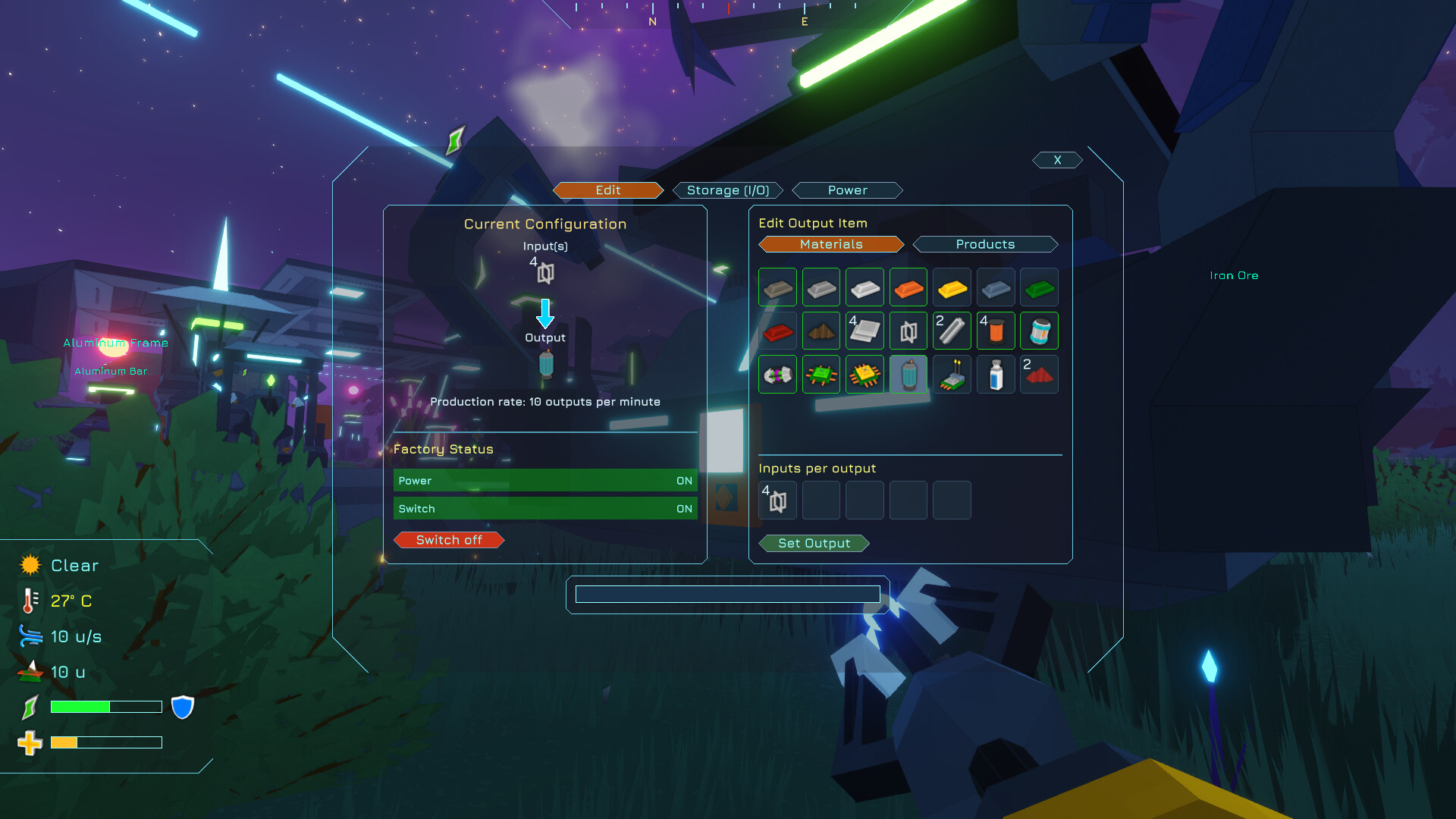Select the orange wire spool material

pyautogui.click(x=996, y=331)
